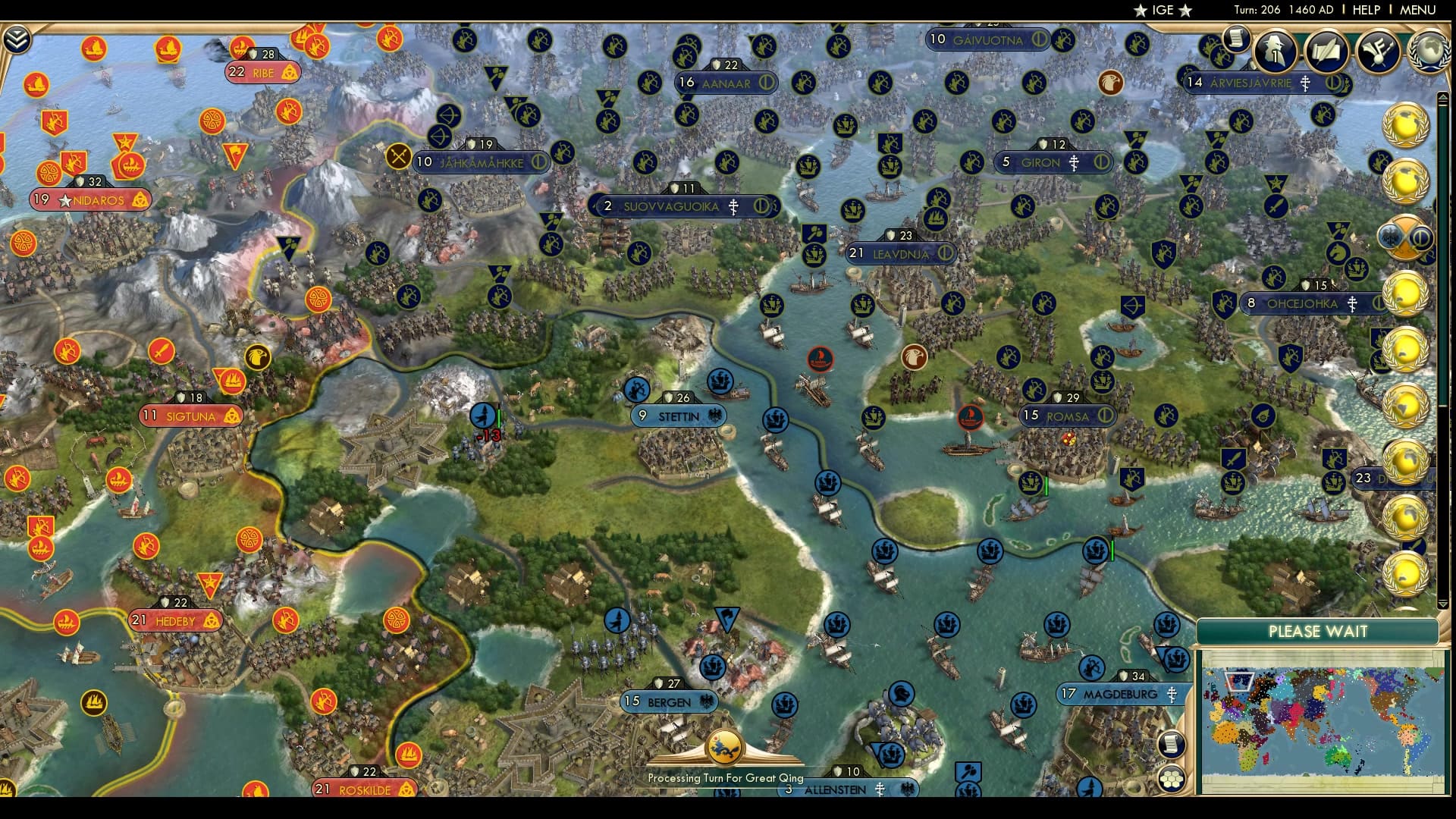The width and height of the screenshot is (1456, 819).
Task: Open the Culture overview music-note icon
Action: (x=1376, y=52)
